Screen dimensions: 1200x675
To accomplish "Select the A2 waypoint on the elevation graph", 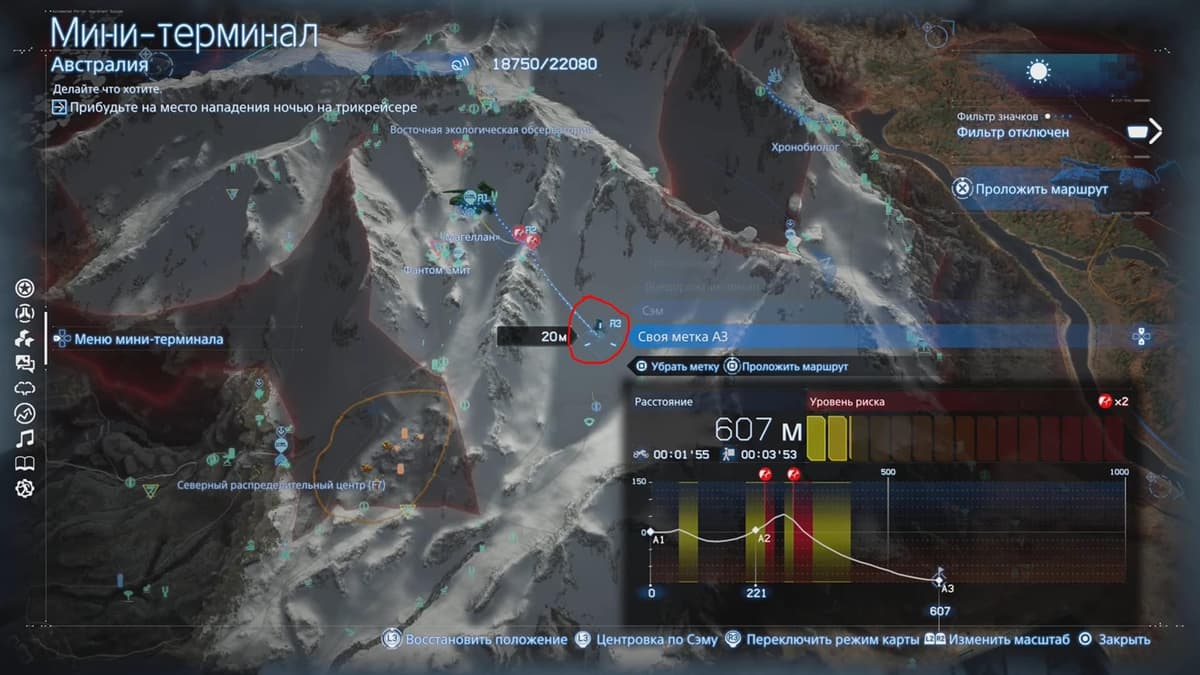I will click(756, 530).
